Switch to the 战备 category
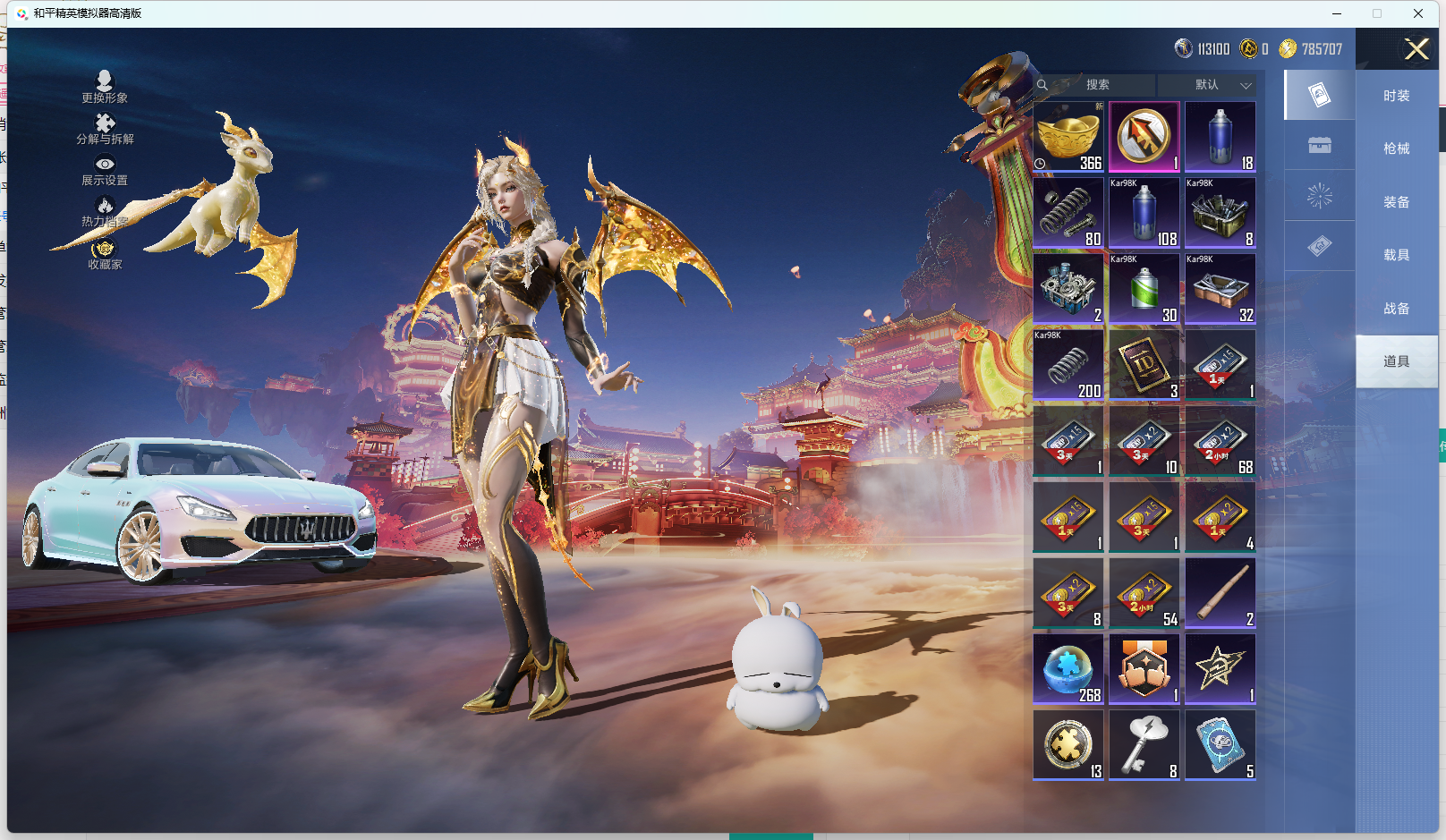 1396,309
